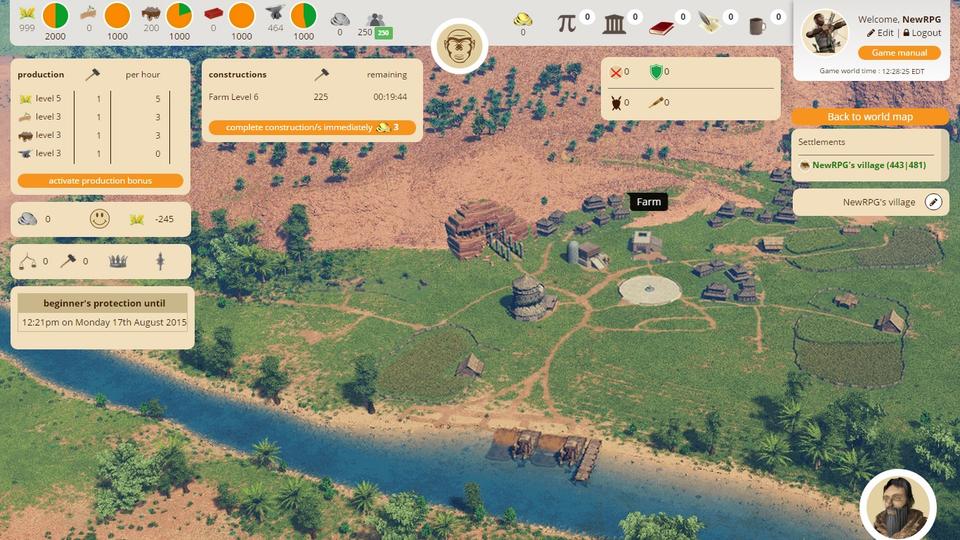Screen dimensions: 960x540
Task: Open the red book icon
Action: pos(661,24)
